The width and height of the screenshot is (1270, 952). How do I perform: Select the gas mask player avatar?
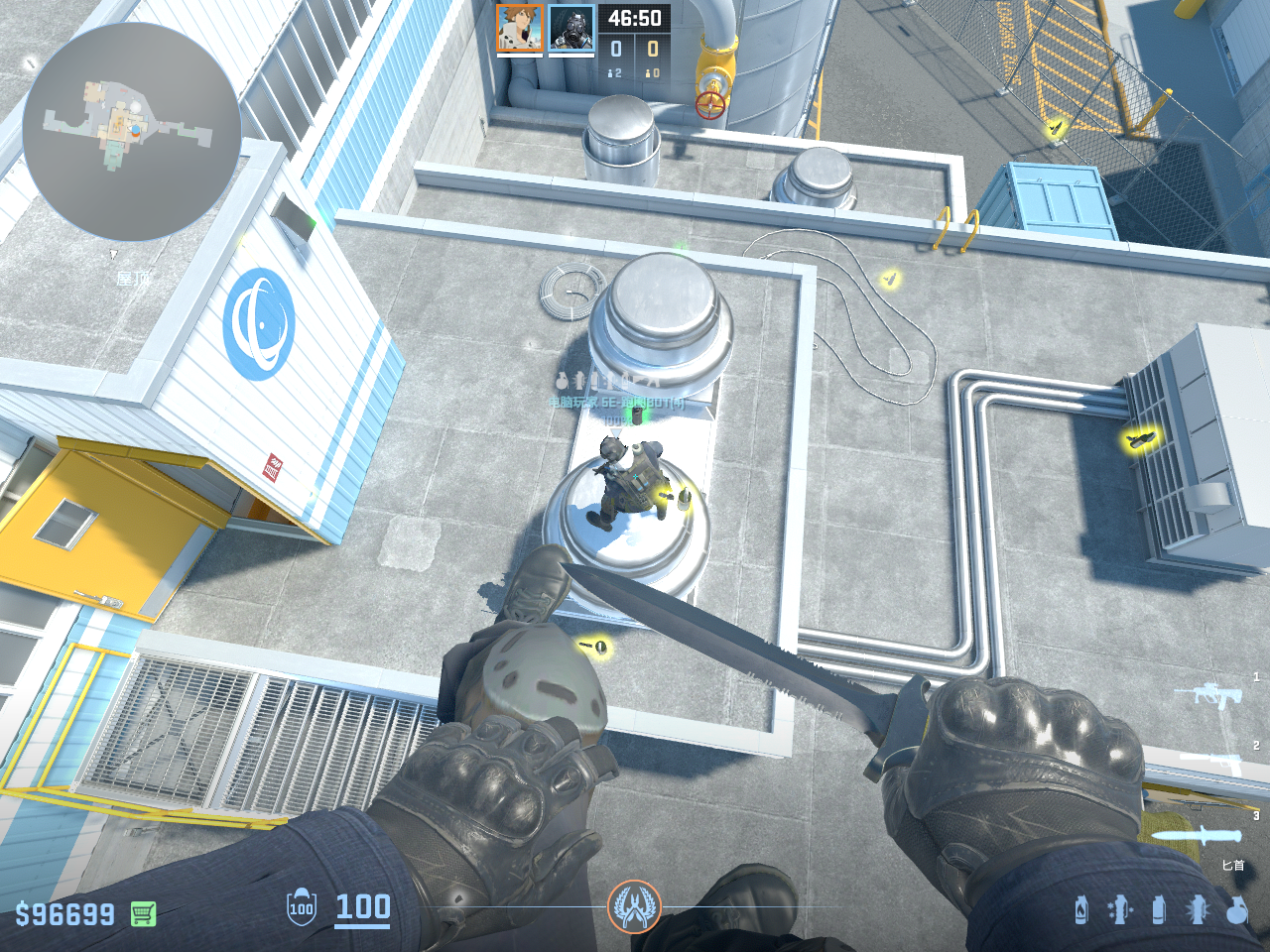[571, 29]
